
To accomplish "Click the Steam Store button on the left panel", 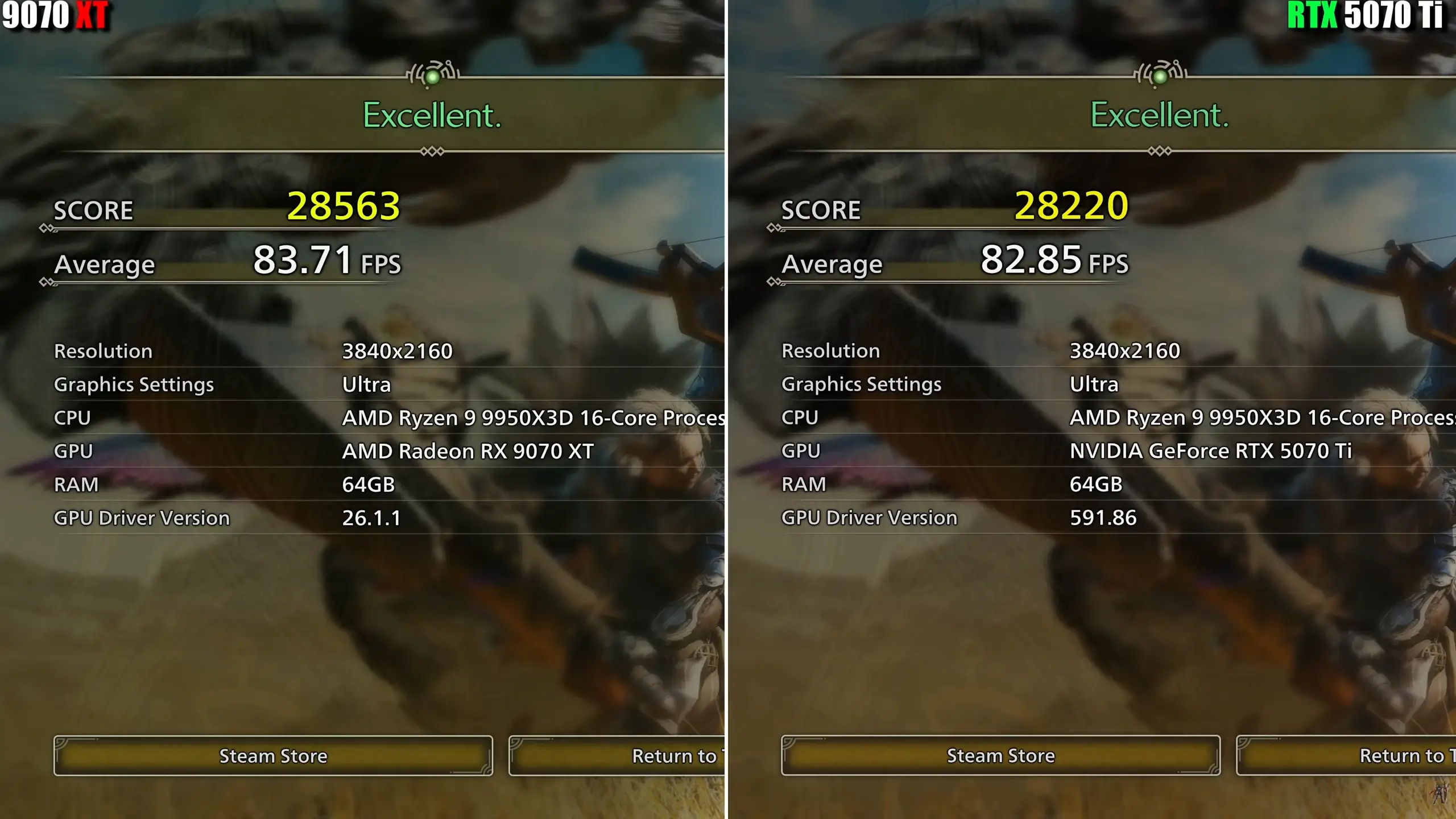I will (x=273, y=755).
